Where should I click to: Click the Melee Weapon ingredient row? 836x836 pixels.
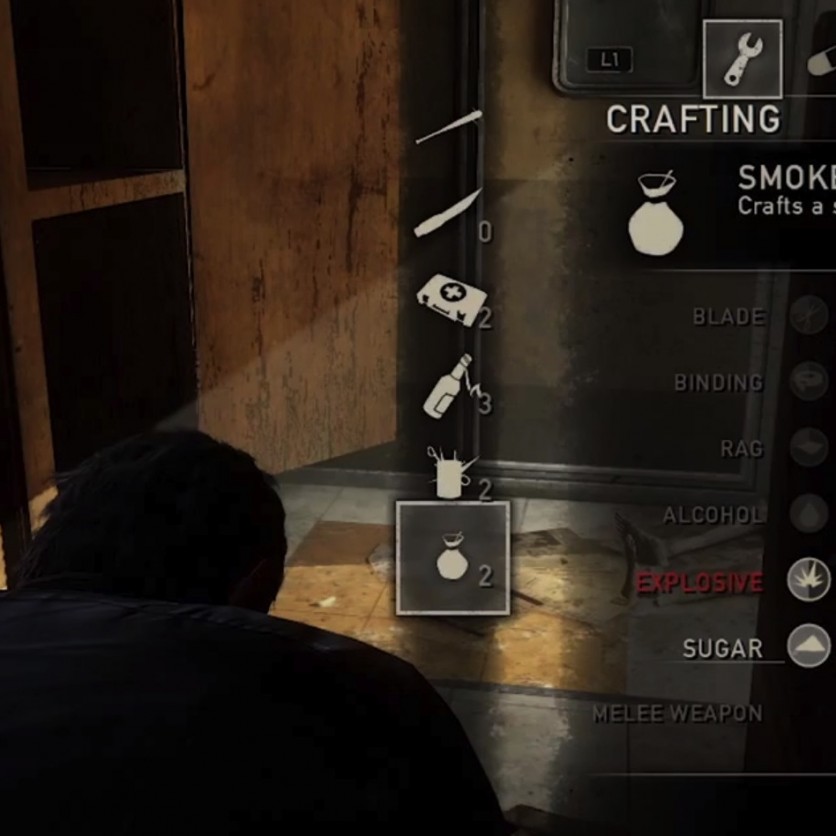click(678, 714)
